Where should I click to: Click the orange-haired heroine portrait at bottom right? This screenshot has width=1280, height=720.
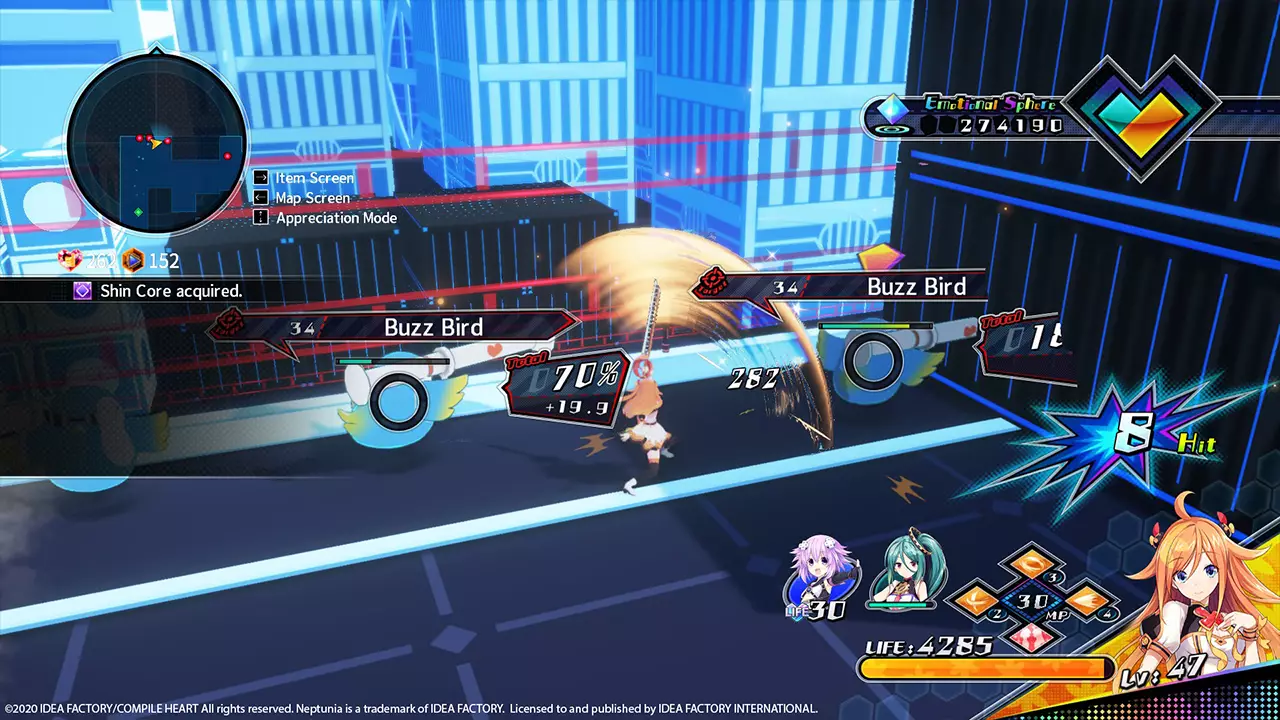pos(1195,580)
